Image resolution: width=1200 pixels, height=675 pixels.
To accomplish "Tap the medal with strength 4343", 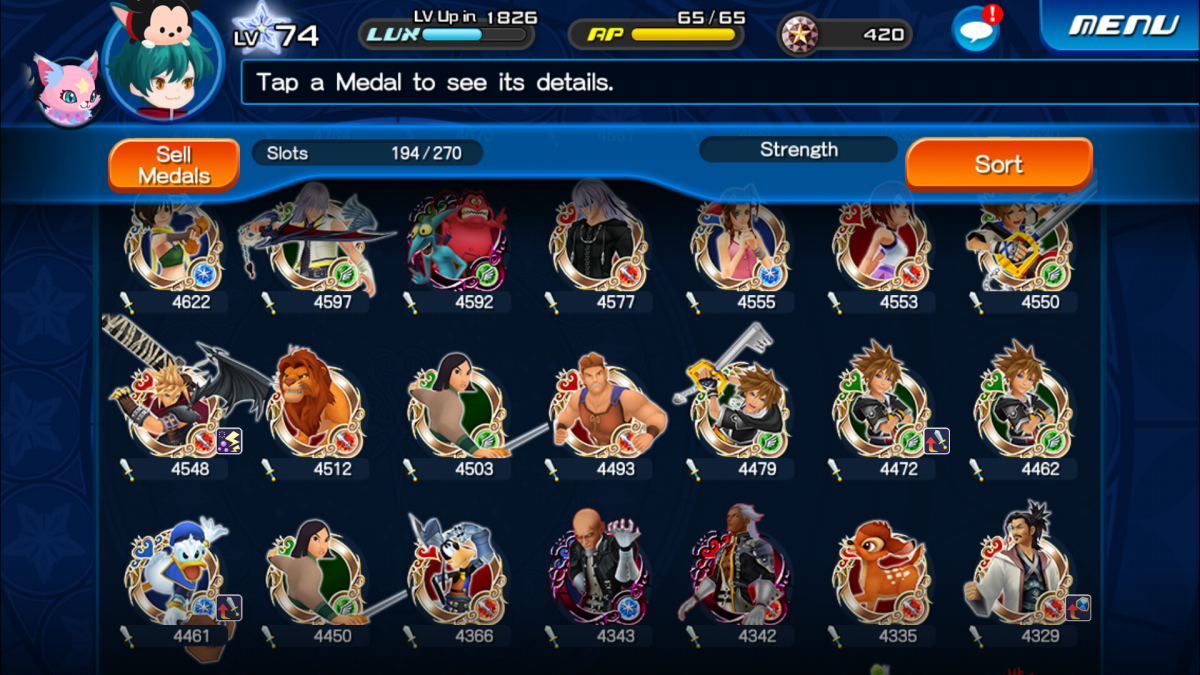I will click(x=599, y=577).
